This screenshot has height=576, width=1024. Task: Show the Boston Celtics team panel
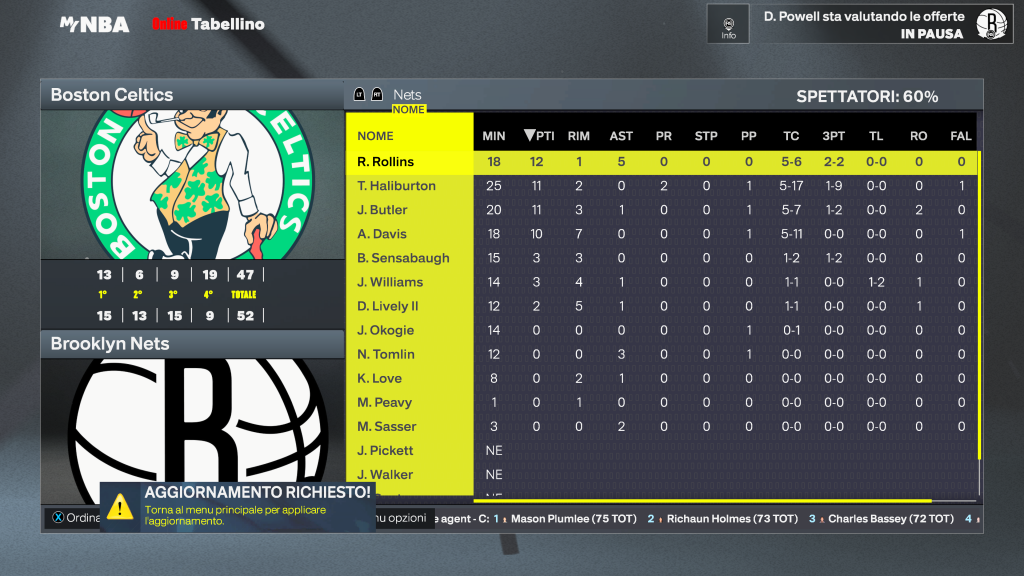pos(191,95)
